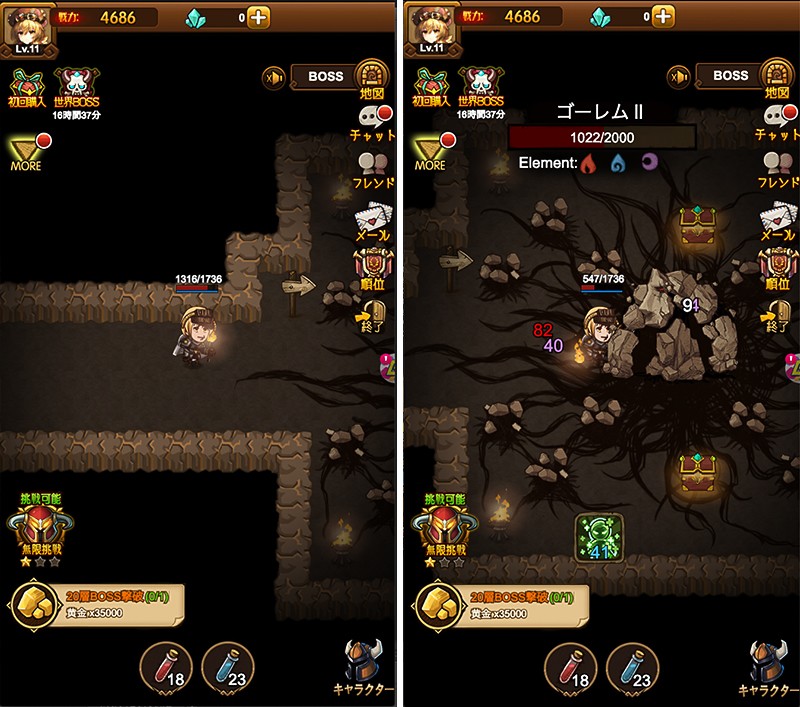The image size is (800, 707).
Task: Click the BOSS button in the left game screen
Action: pyautogui.click(x=326, y=76)
